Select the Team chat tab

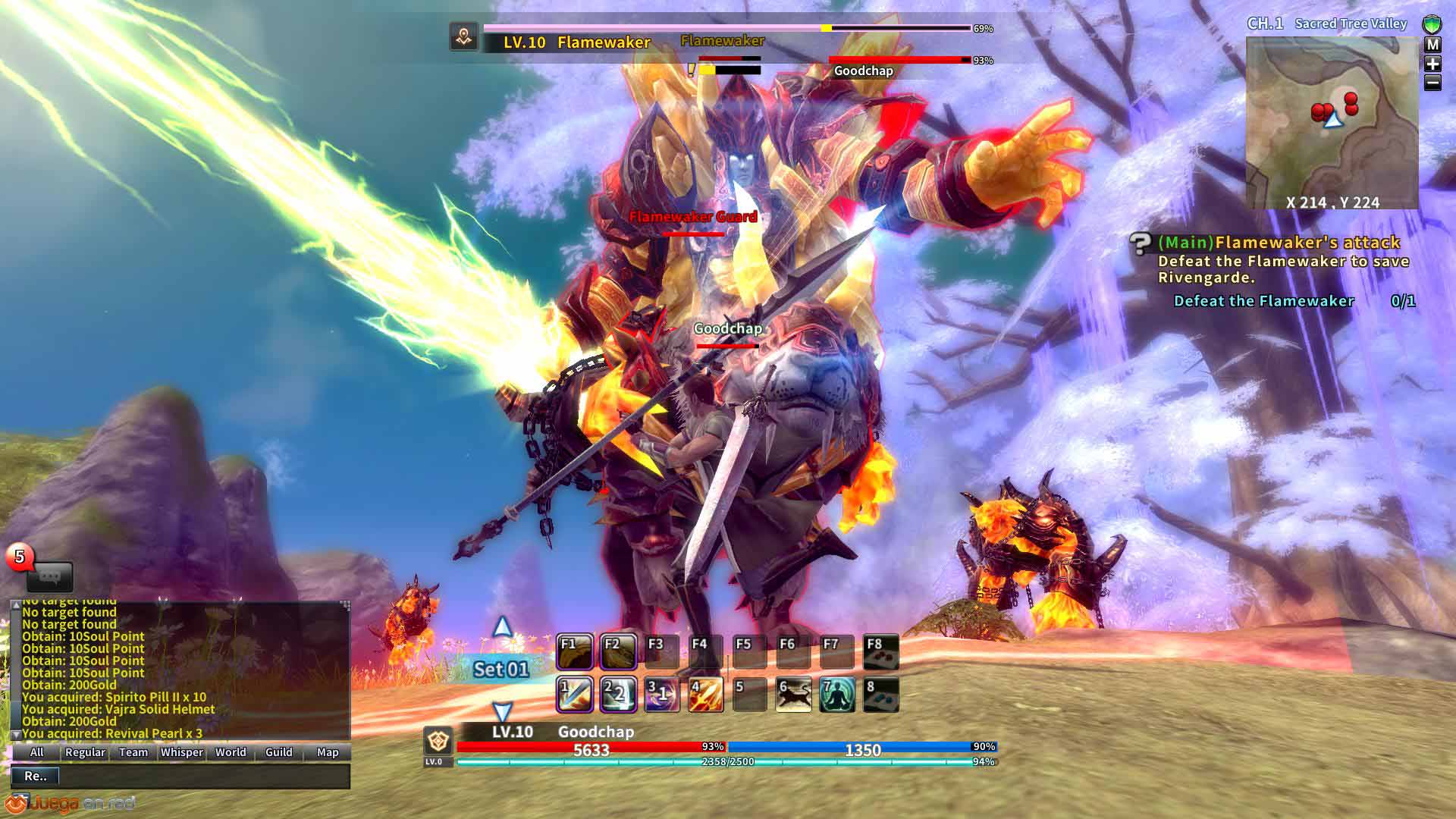133,752
